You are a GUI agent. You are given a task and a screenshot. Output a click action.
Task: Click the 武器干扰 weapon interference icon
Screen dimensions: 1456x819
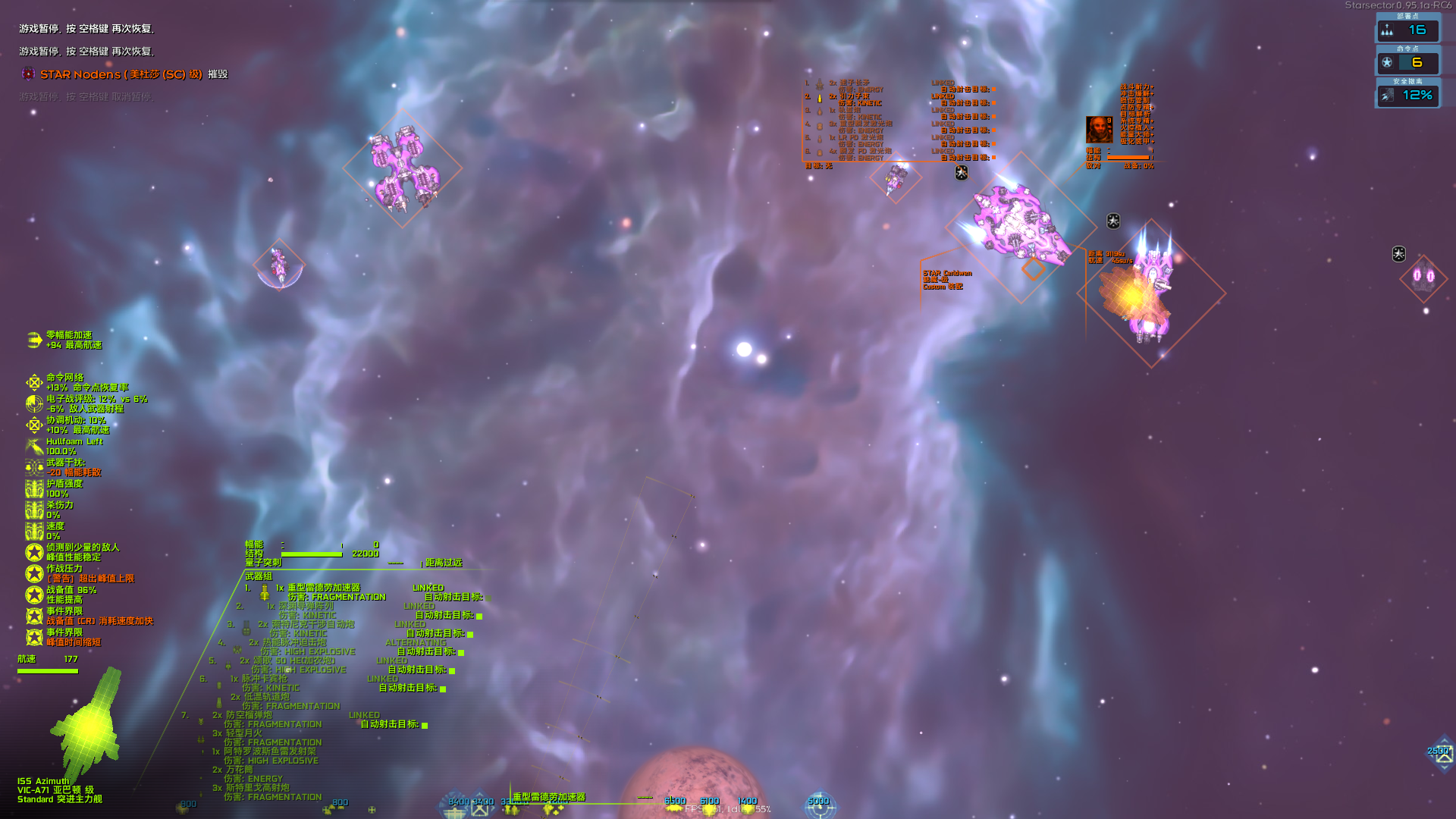(34, 466)
